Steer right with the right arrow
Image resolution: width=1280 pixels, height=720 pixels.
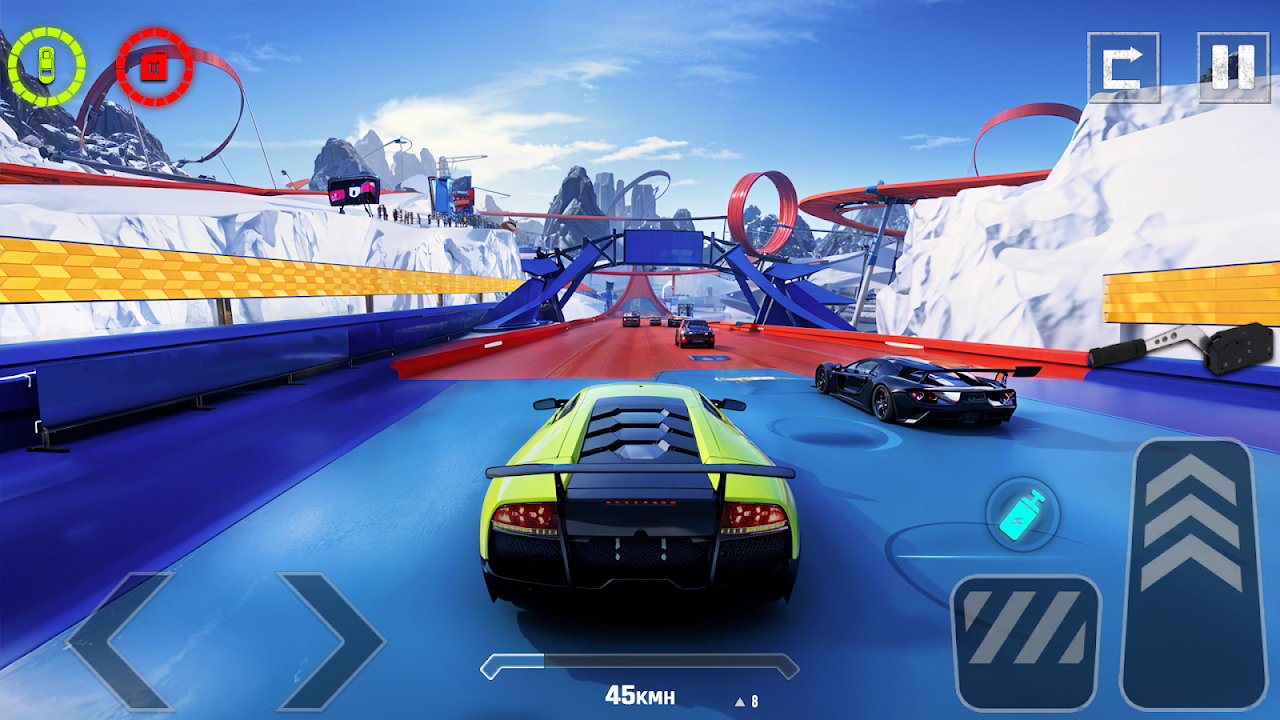(x=332, y=641)
